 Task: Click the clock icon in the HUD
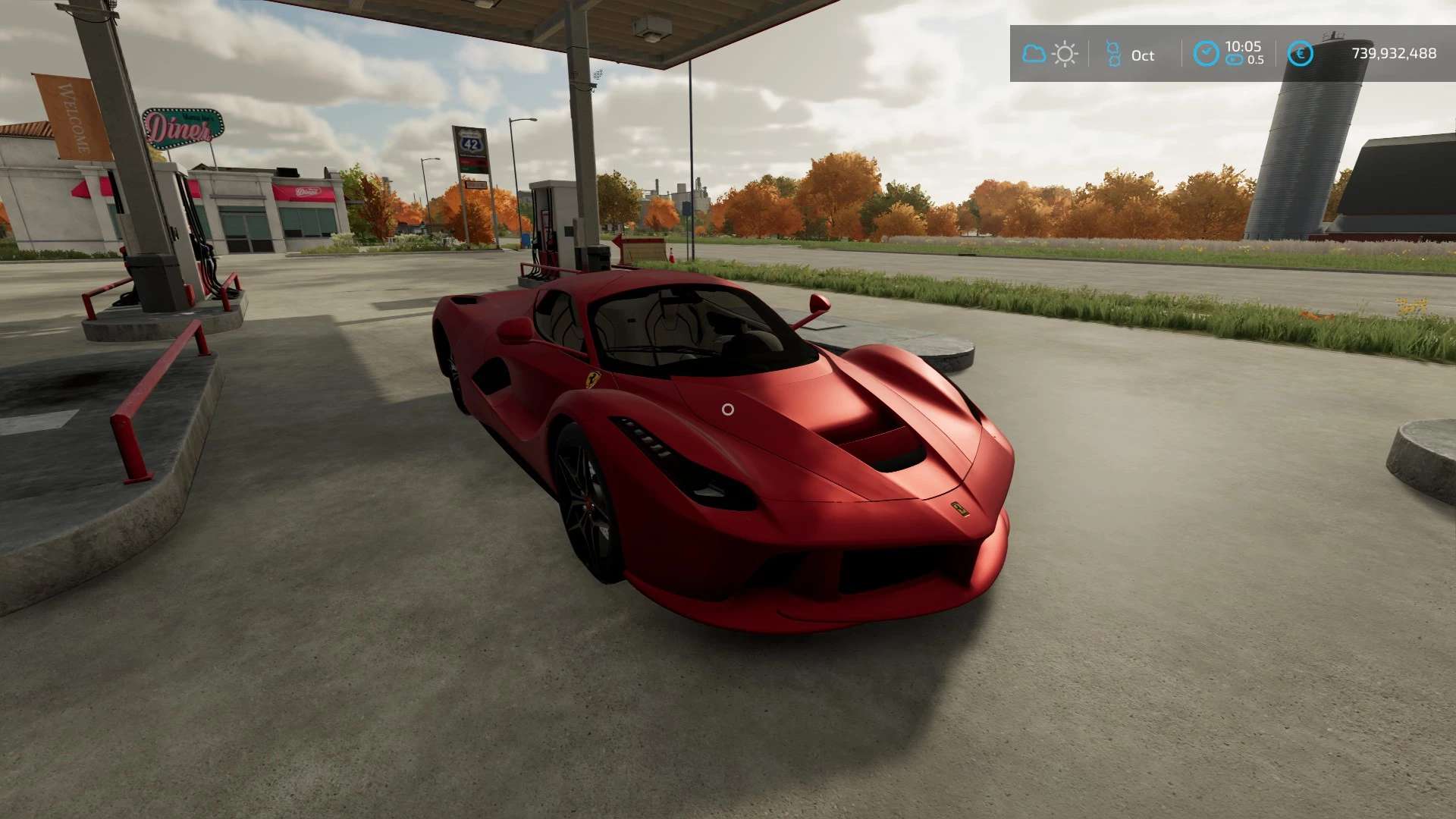pos(1206,54)
